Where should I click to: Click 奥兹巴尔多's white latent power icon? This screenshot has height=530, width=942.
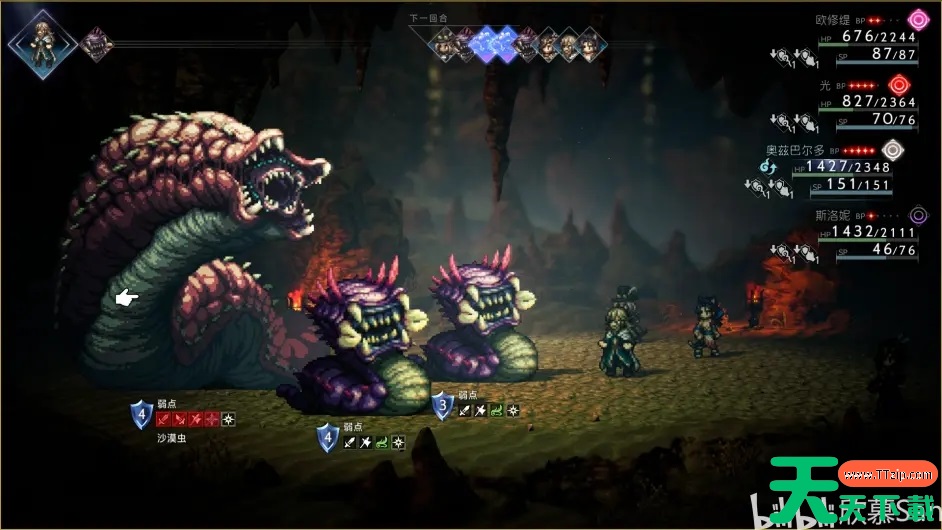click(x=893, y=150)
